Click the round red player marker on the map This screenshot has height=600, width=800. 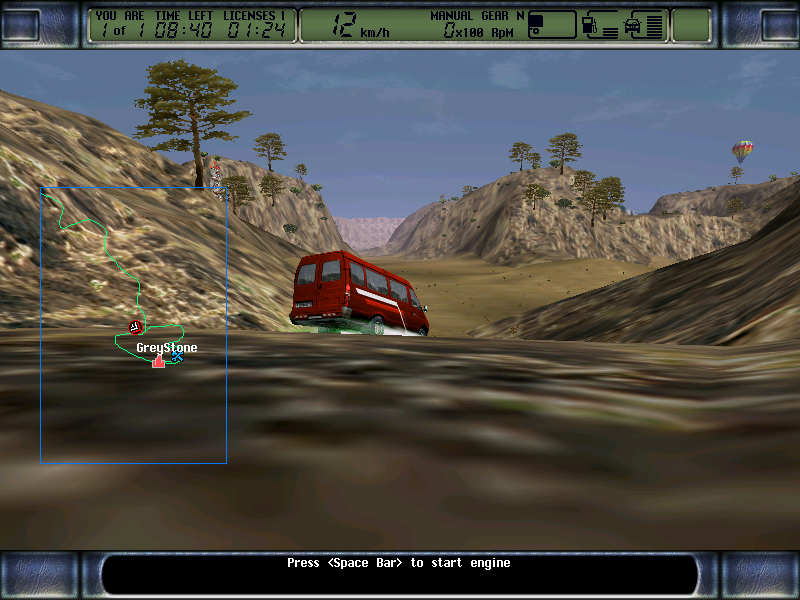pos(136,326)
